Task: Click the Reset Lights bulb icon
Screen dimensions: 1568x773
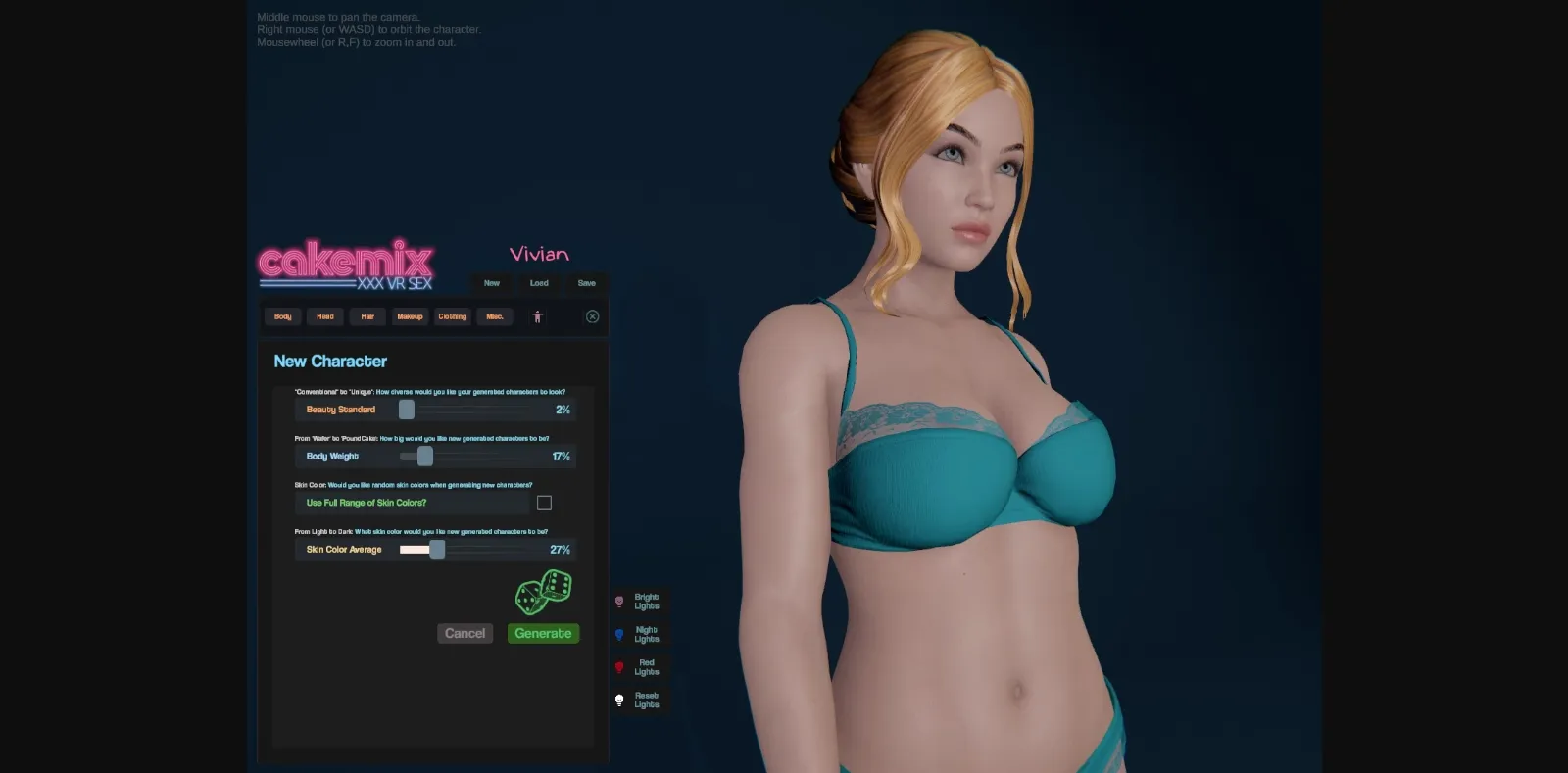Action: pos(620,699)
